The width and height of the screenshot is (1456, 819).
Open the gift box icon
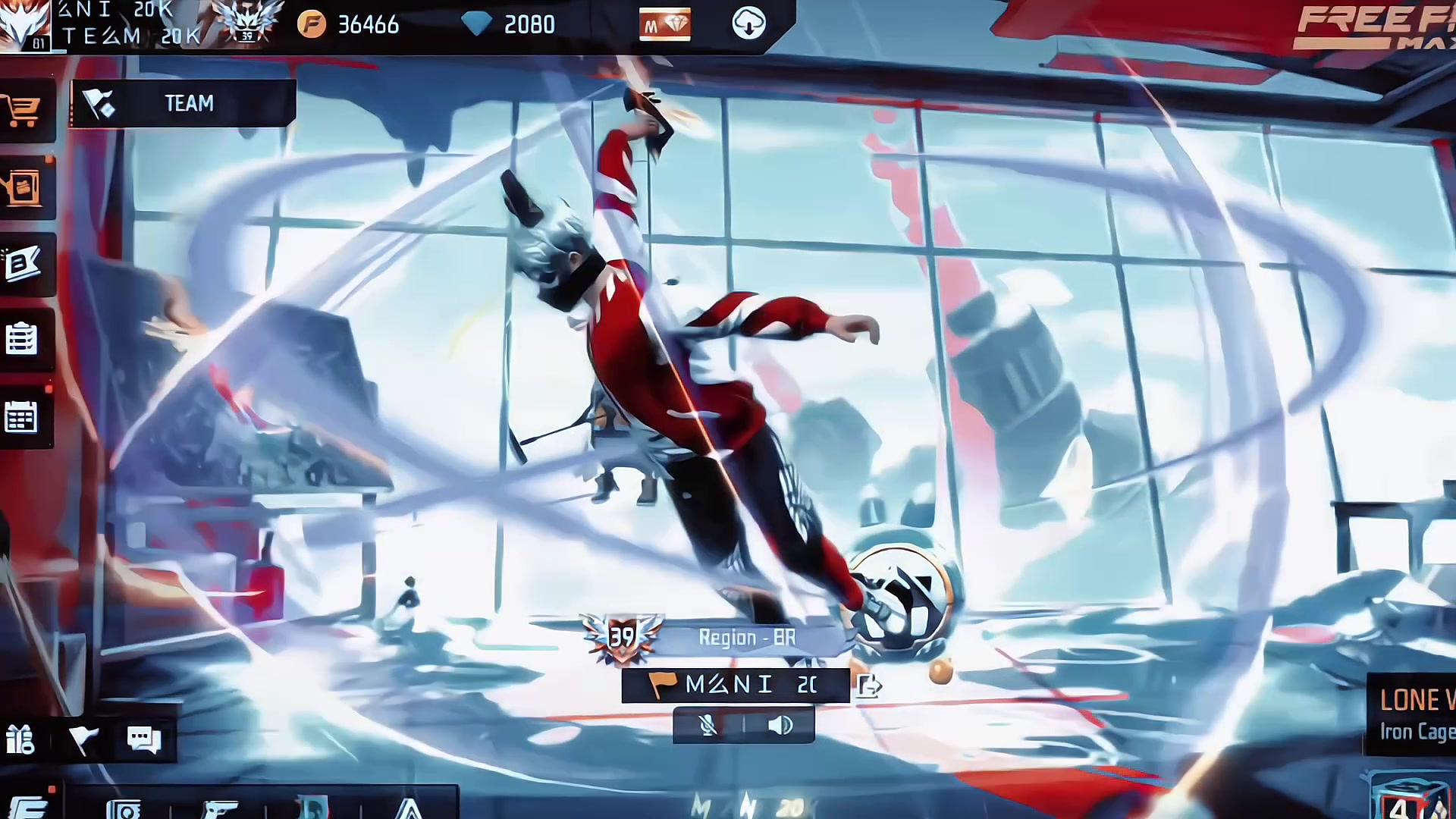point(20,739)
